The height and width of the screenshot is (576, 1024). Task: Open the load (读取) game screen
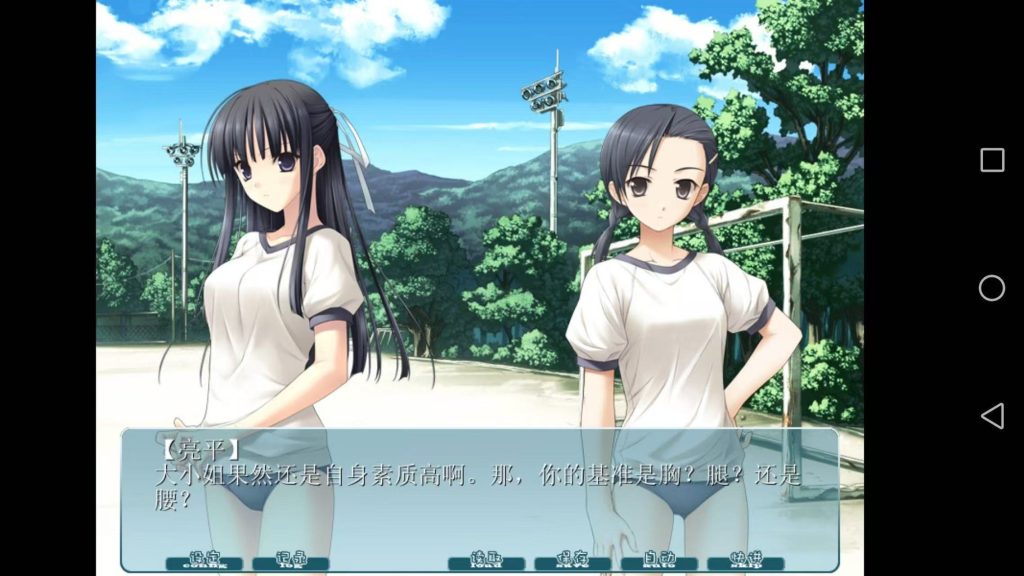(x=486, y=562)
